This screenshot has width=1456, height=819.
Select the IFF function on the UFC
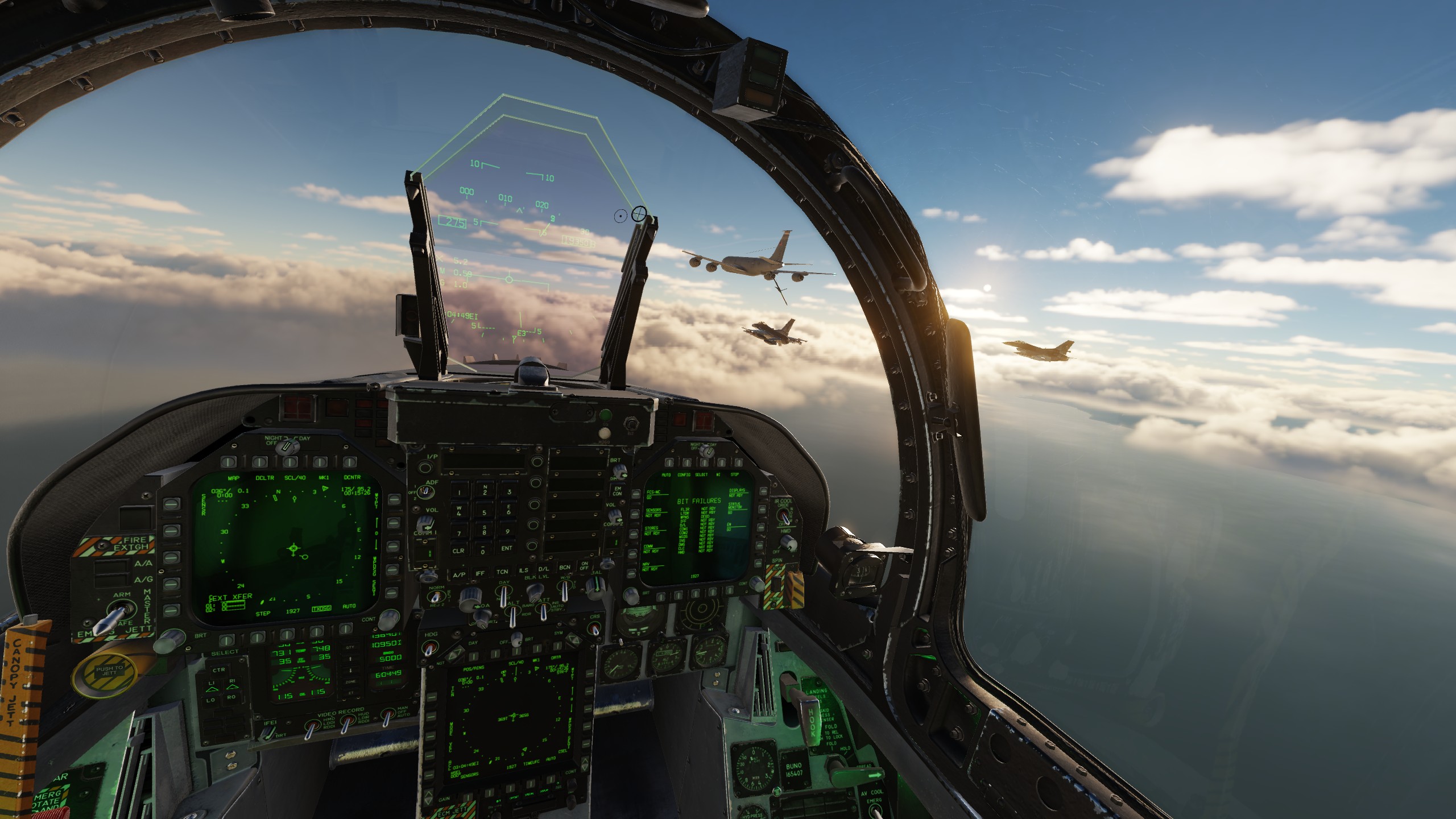tap(480, 573)
